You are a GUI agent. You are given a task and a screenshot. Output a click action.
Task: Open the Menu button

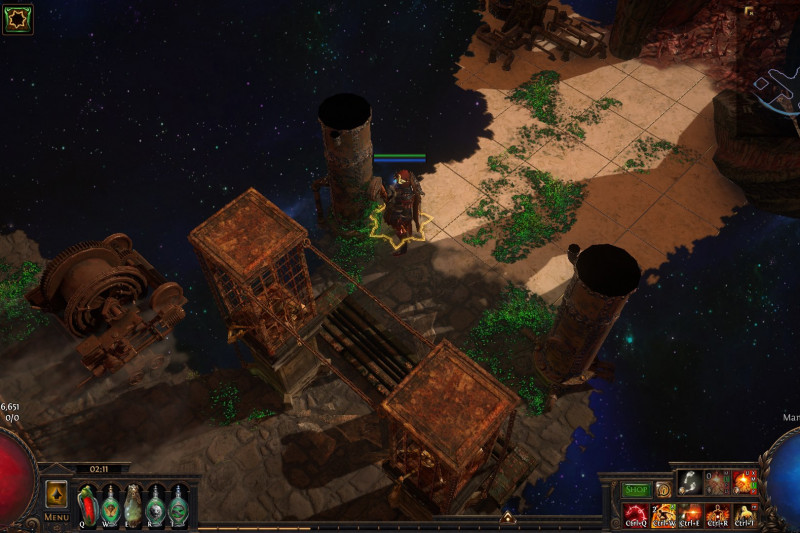[56, 497]
